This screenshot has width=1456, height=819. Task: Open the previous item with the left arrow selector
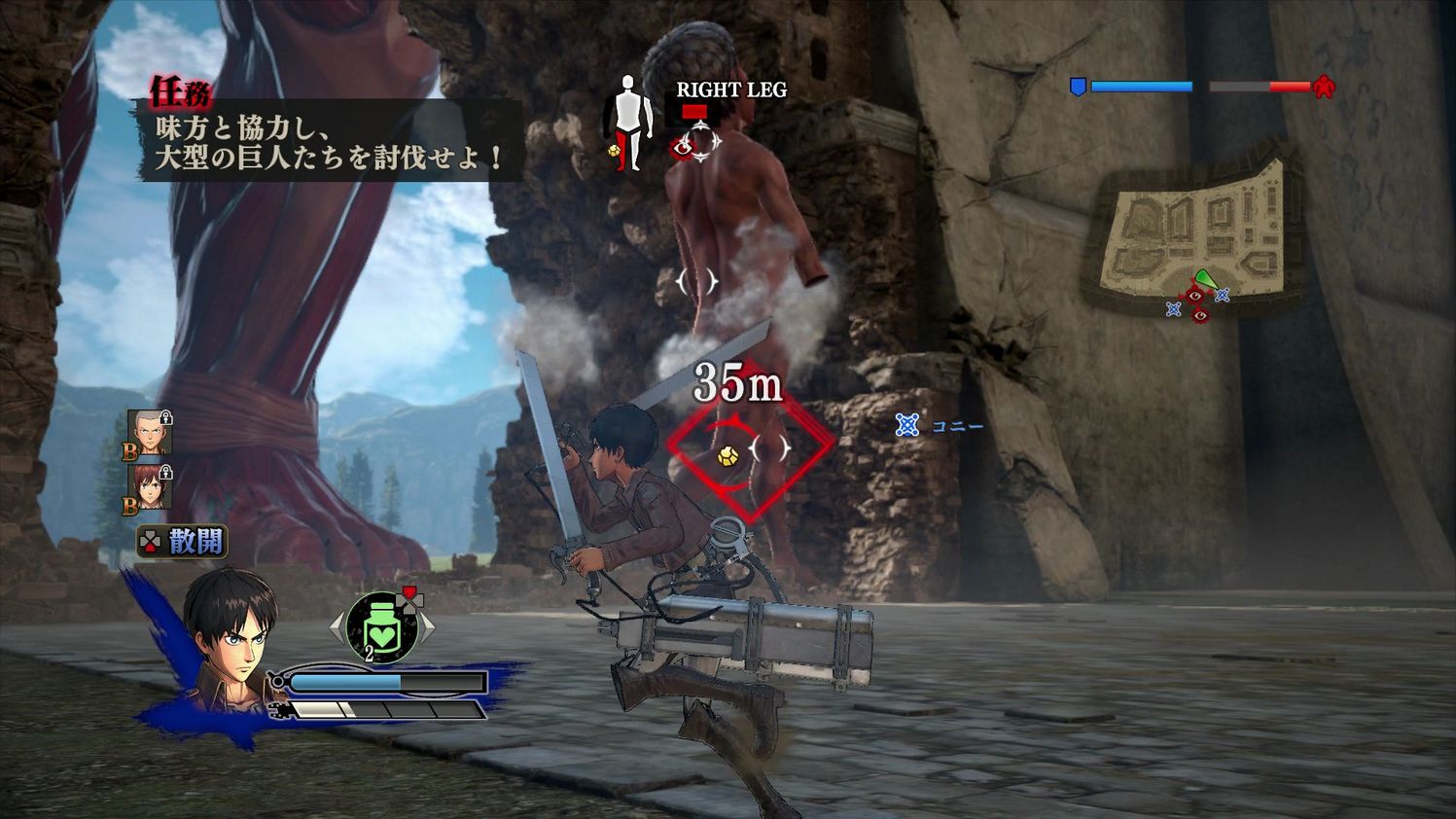click(337, 624)
